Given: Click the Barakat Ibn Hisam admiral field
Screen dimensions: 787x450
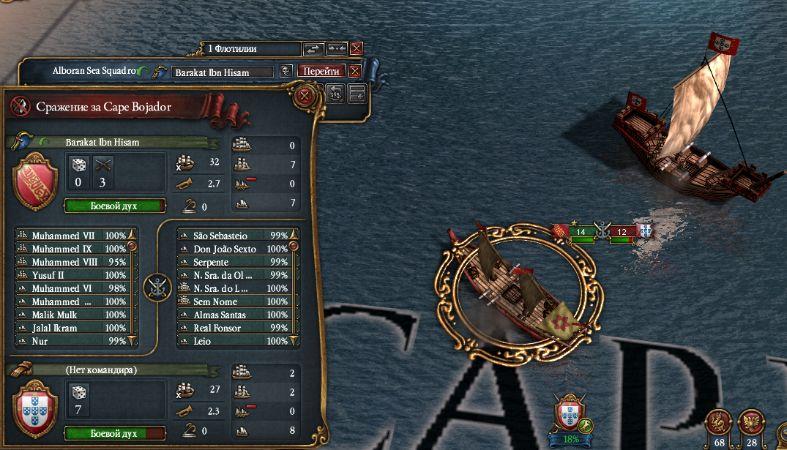Looking at the screenshot, I should [x=222, y=72].
